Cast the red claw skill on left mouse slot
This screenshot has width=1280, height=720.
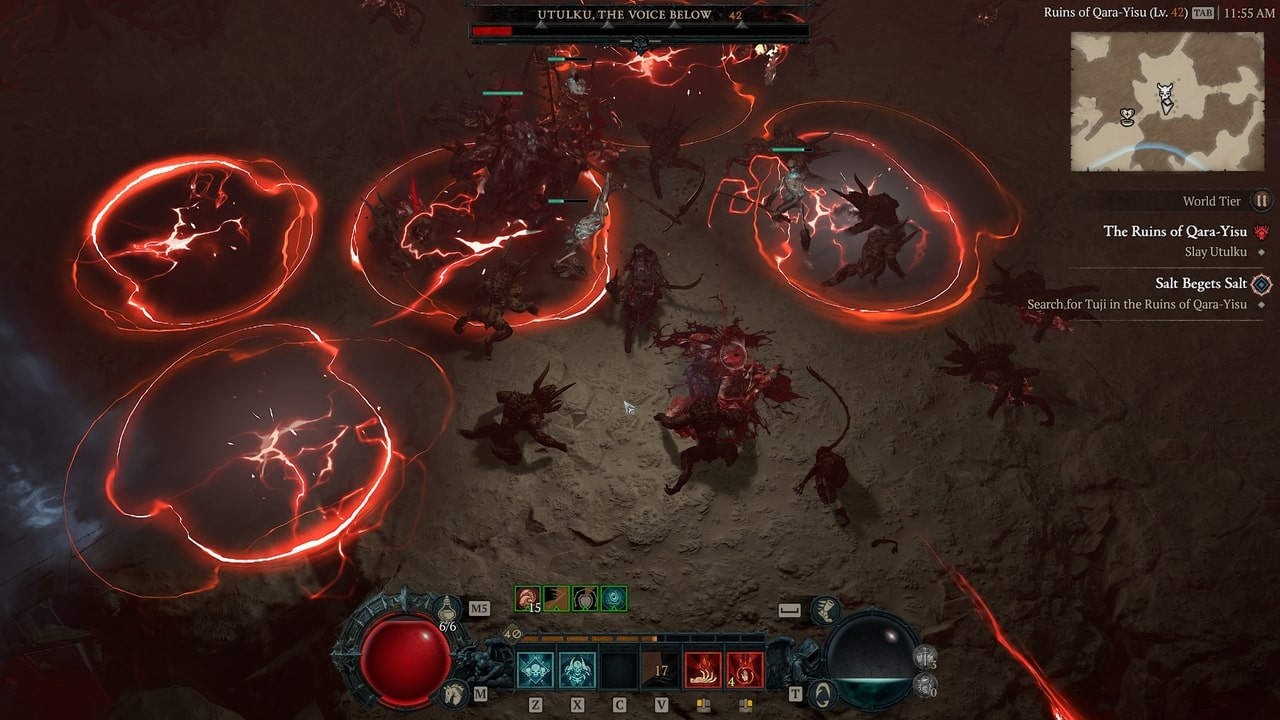coord(703,668)
